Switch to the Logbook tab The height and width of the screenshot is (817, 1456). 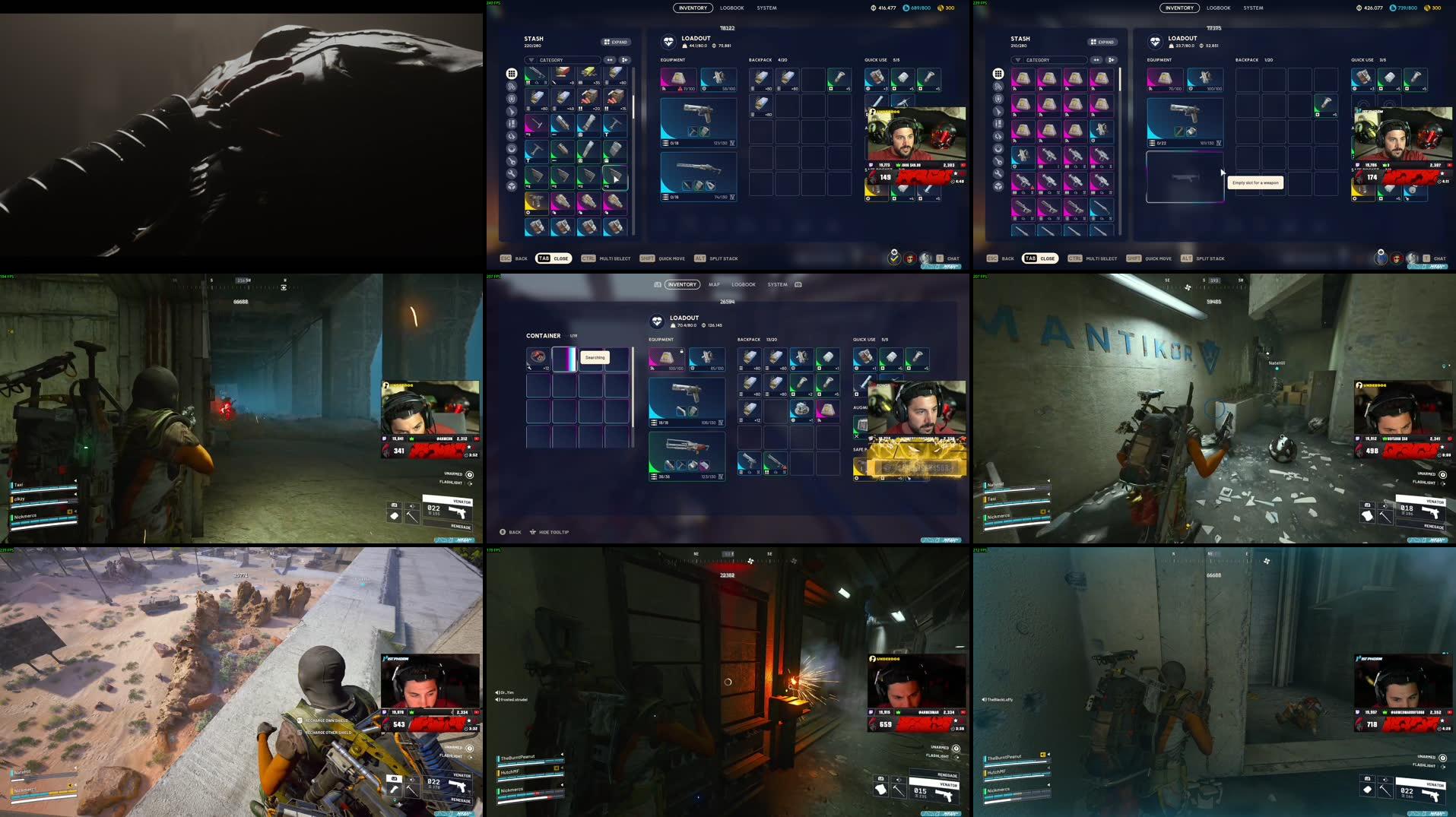731,8
